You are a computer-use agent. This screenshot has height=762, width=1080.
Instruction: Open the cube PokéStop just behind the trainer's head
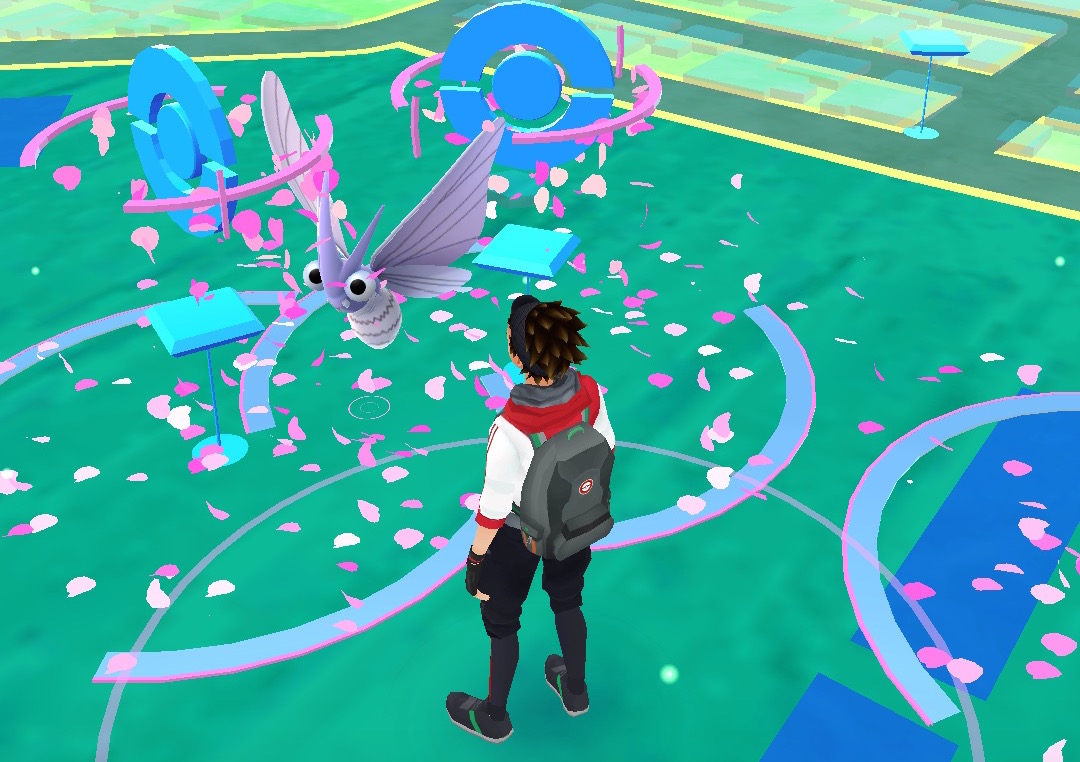(526, 251)
